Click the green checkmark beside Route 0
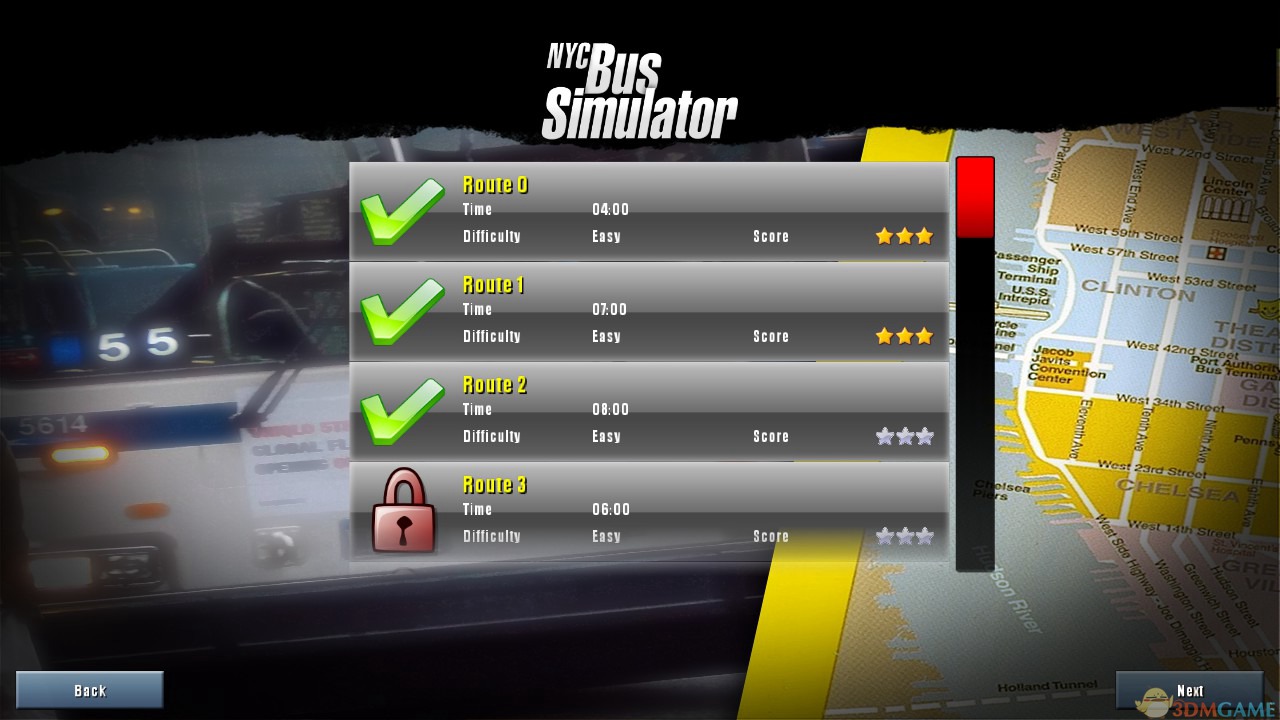Image resolution: width=1280 pixels, height=720 pixels. point(403,209)
